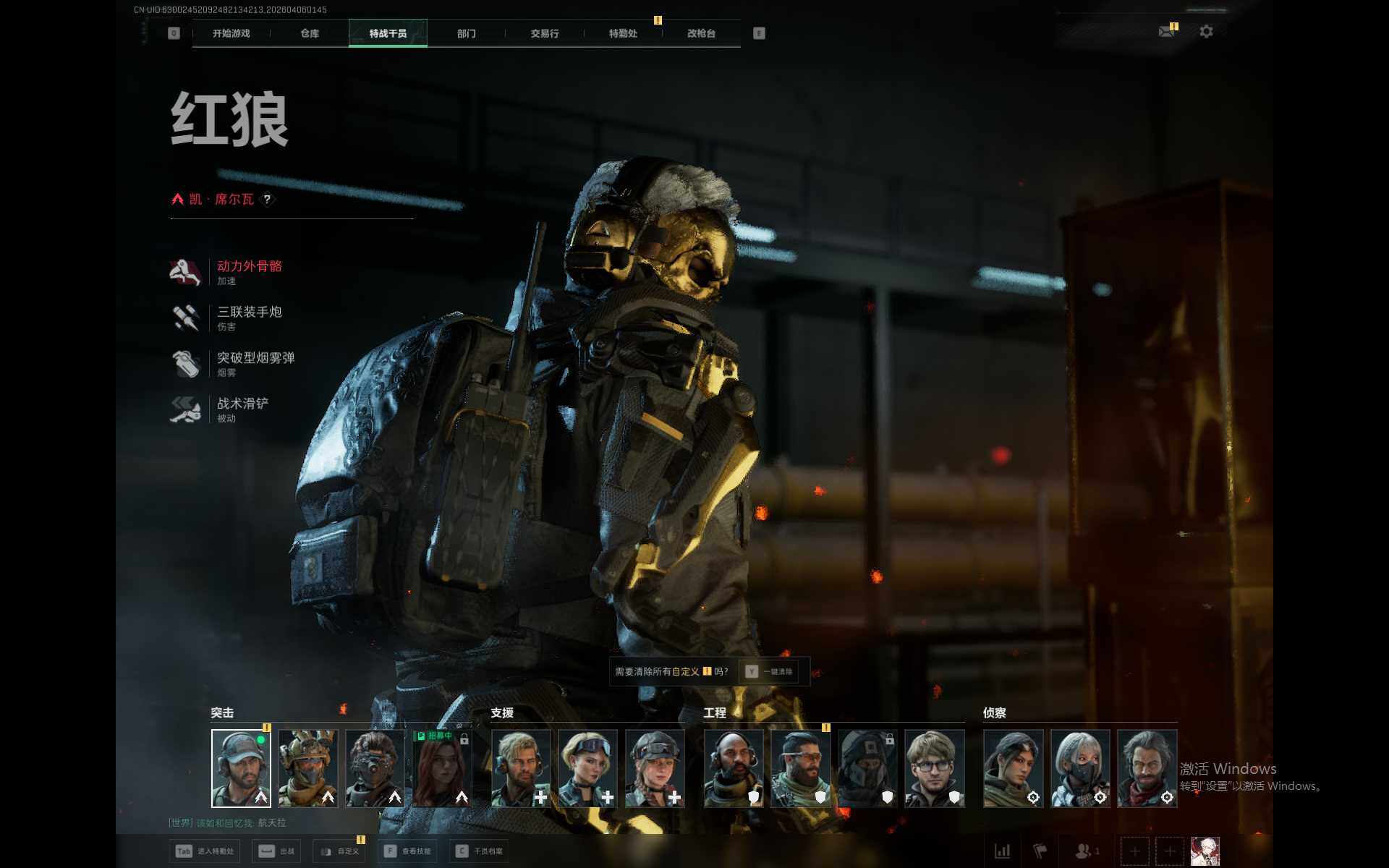Choose the red-haired recruiting operator portrait
The image size is (1389, 868).
click(x=442, y=768)
